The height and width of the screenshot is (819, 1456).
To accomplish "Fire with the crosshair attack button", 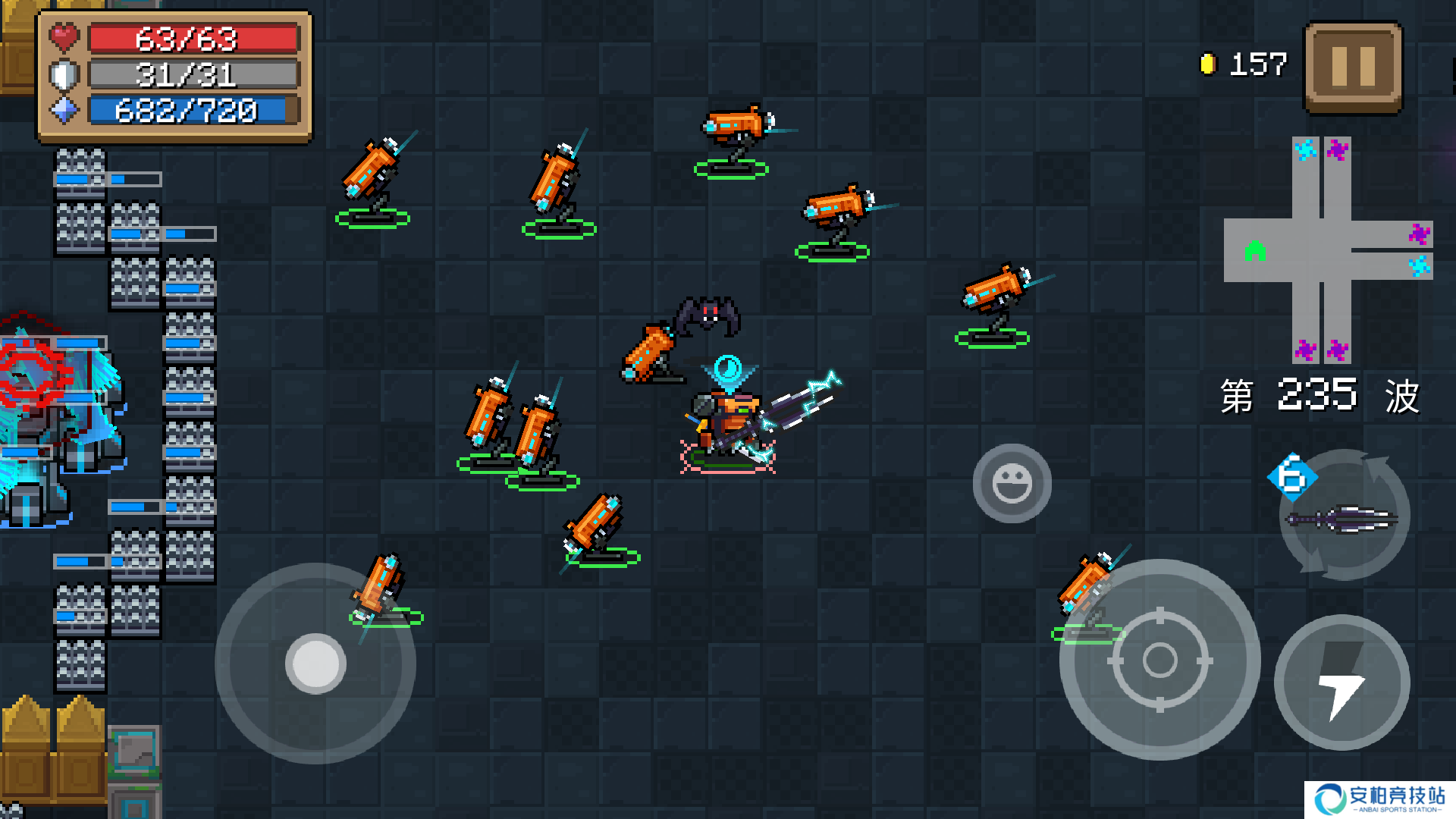I will tap(1159, 660).
